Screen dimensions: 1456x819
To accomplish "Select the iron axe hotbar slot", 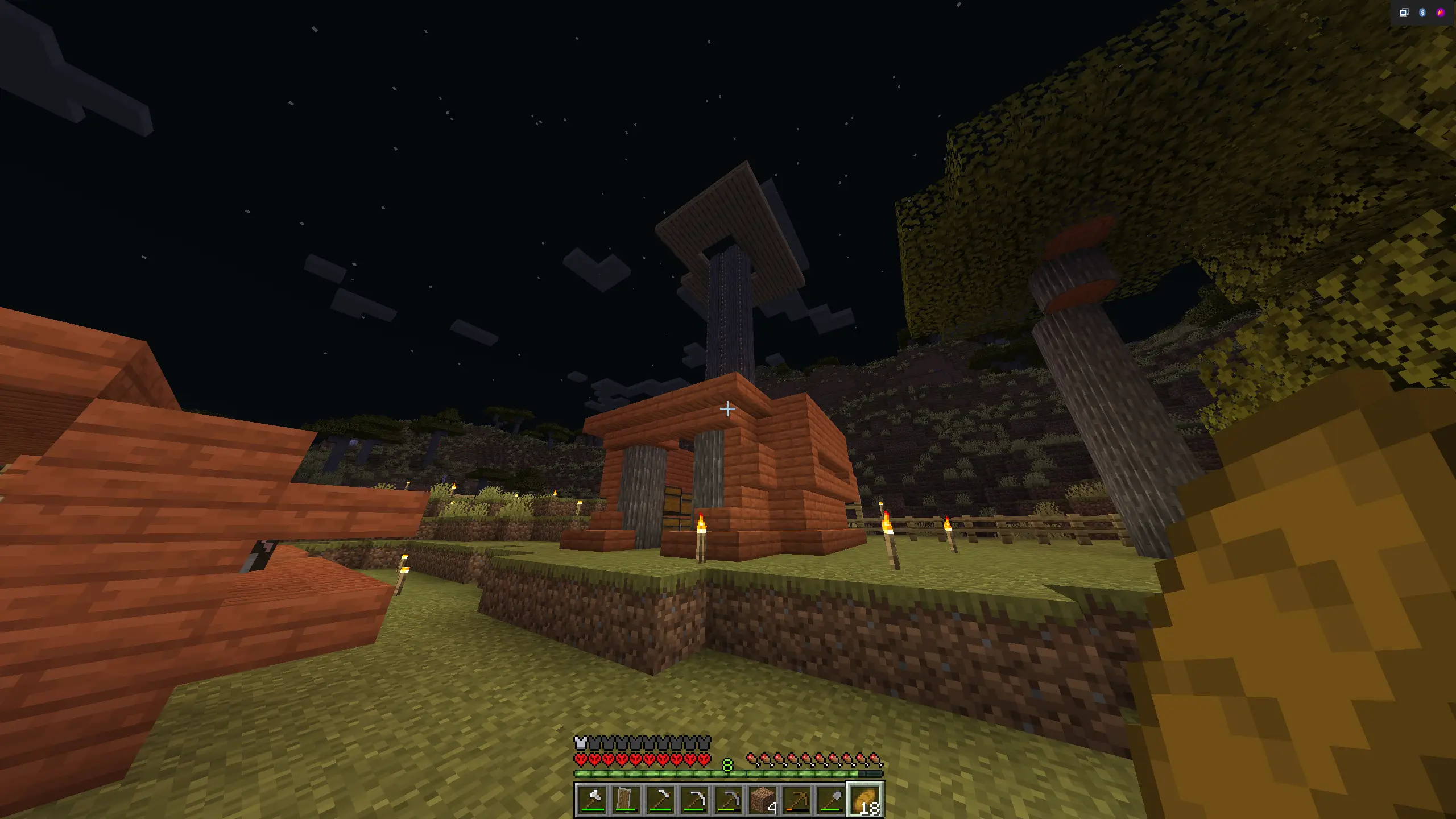I will click(x=592, y=800).
